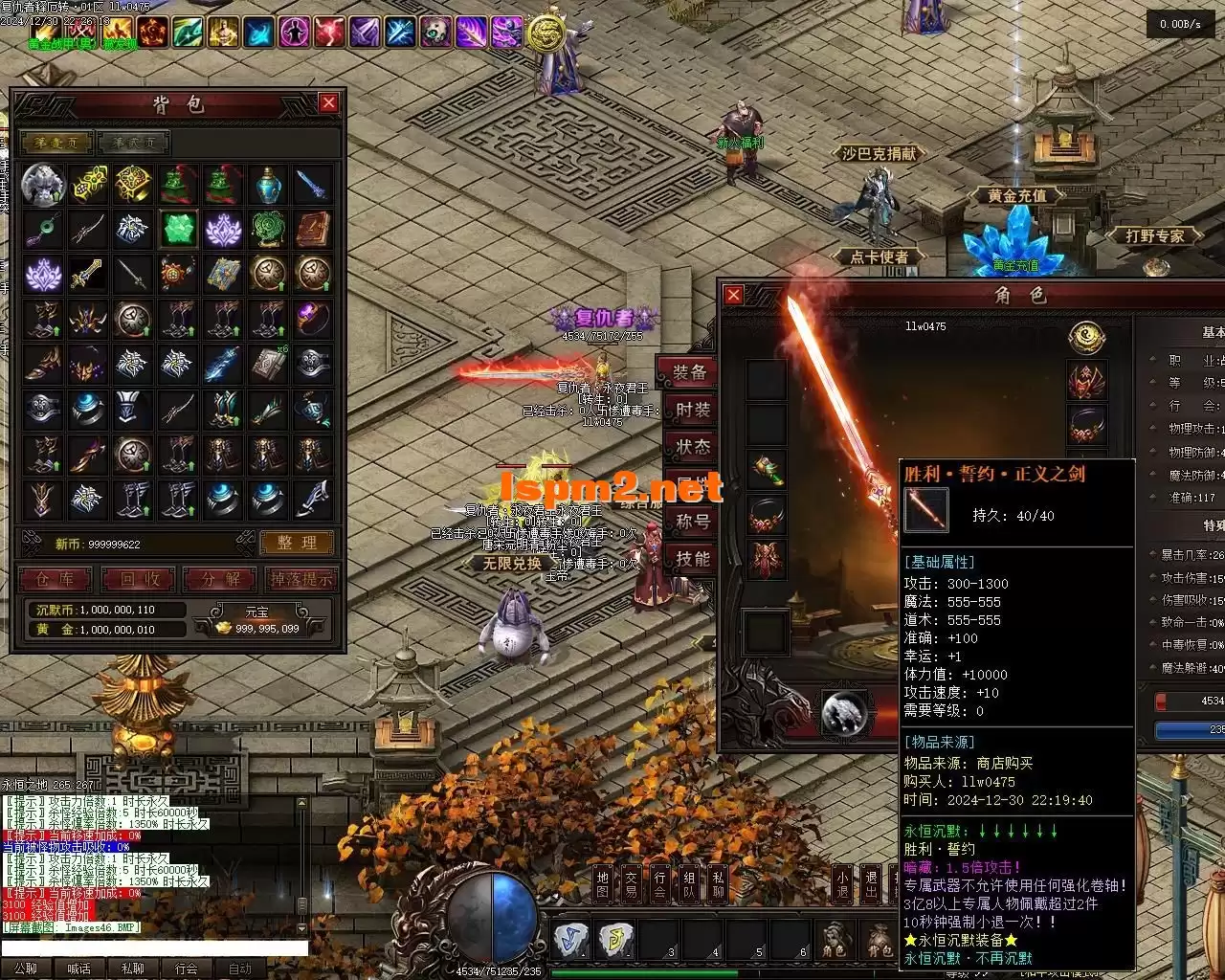Select the green crystal item in backpack
The image size is (1225, 980).
[178, 229]
